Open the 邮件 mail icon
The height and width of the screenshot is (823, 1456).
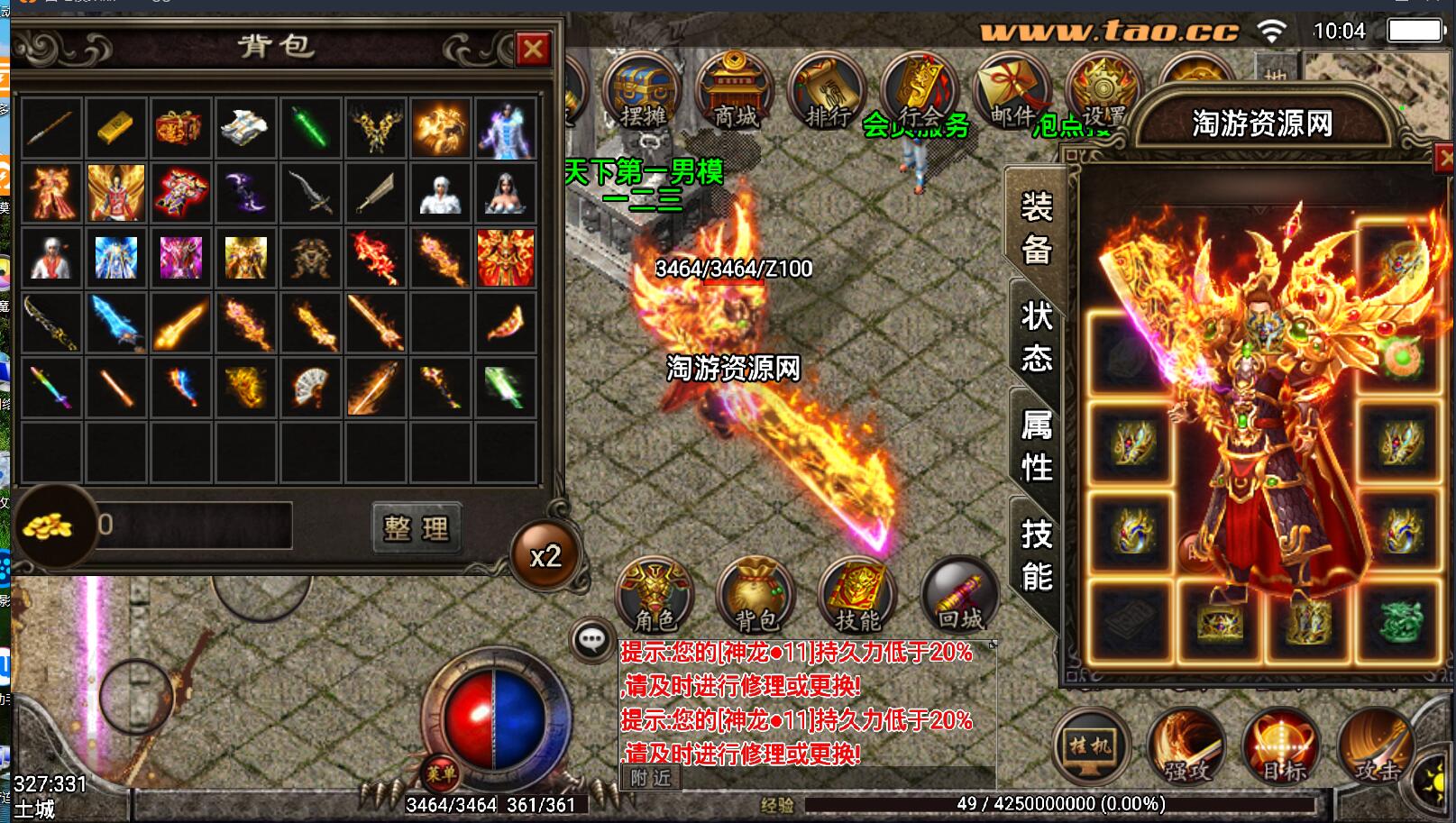pyautogui.click(x=1012, y=91)
